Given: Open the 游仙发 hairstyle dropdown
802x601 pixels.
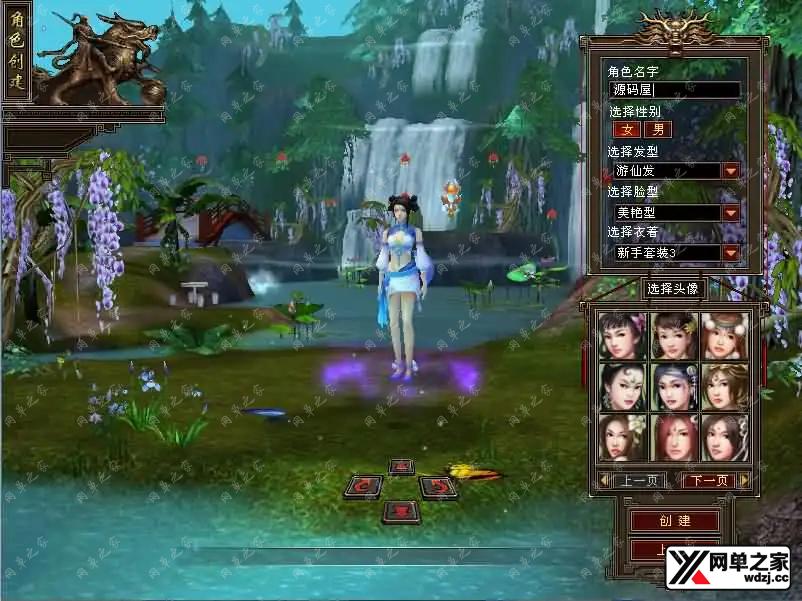Looking at the screenshot, I should tap(731, 171).
